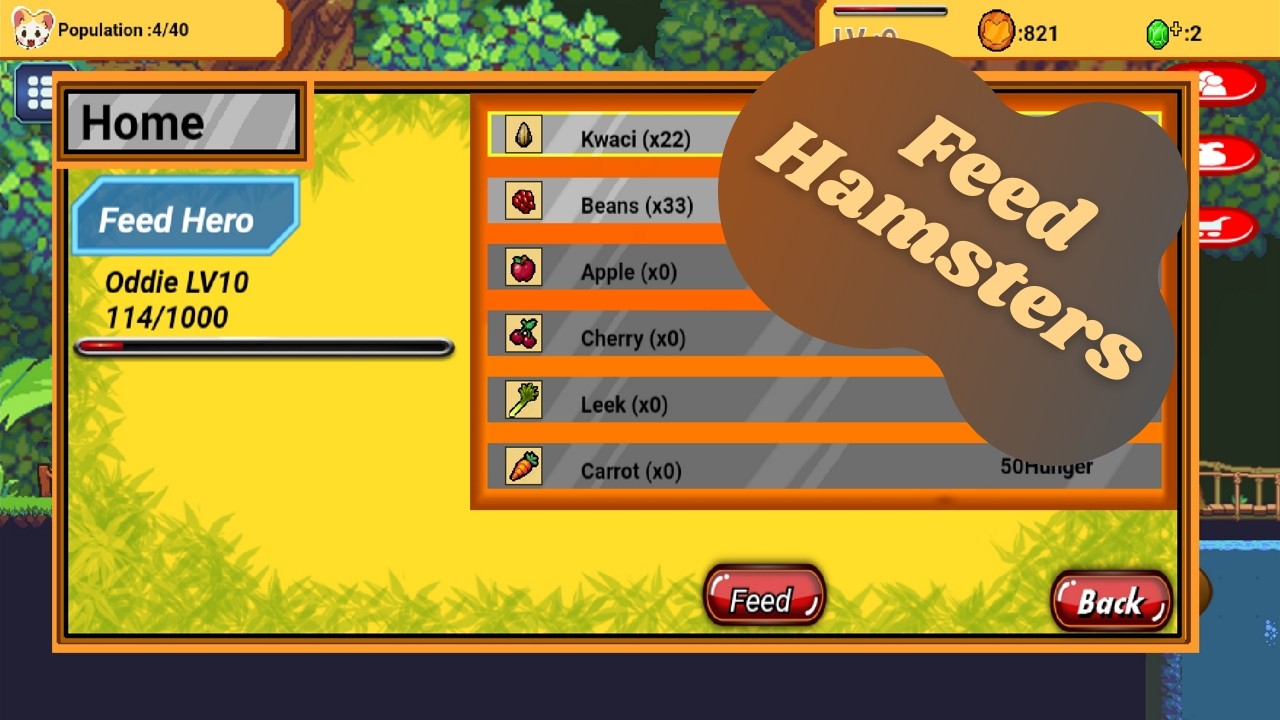
Task: Click the Cherry food icon
Action: point(521,336)
